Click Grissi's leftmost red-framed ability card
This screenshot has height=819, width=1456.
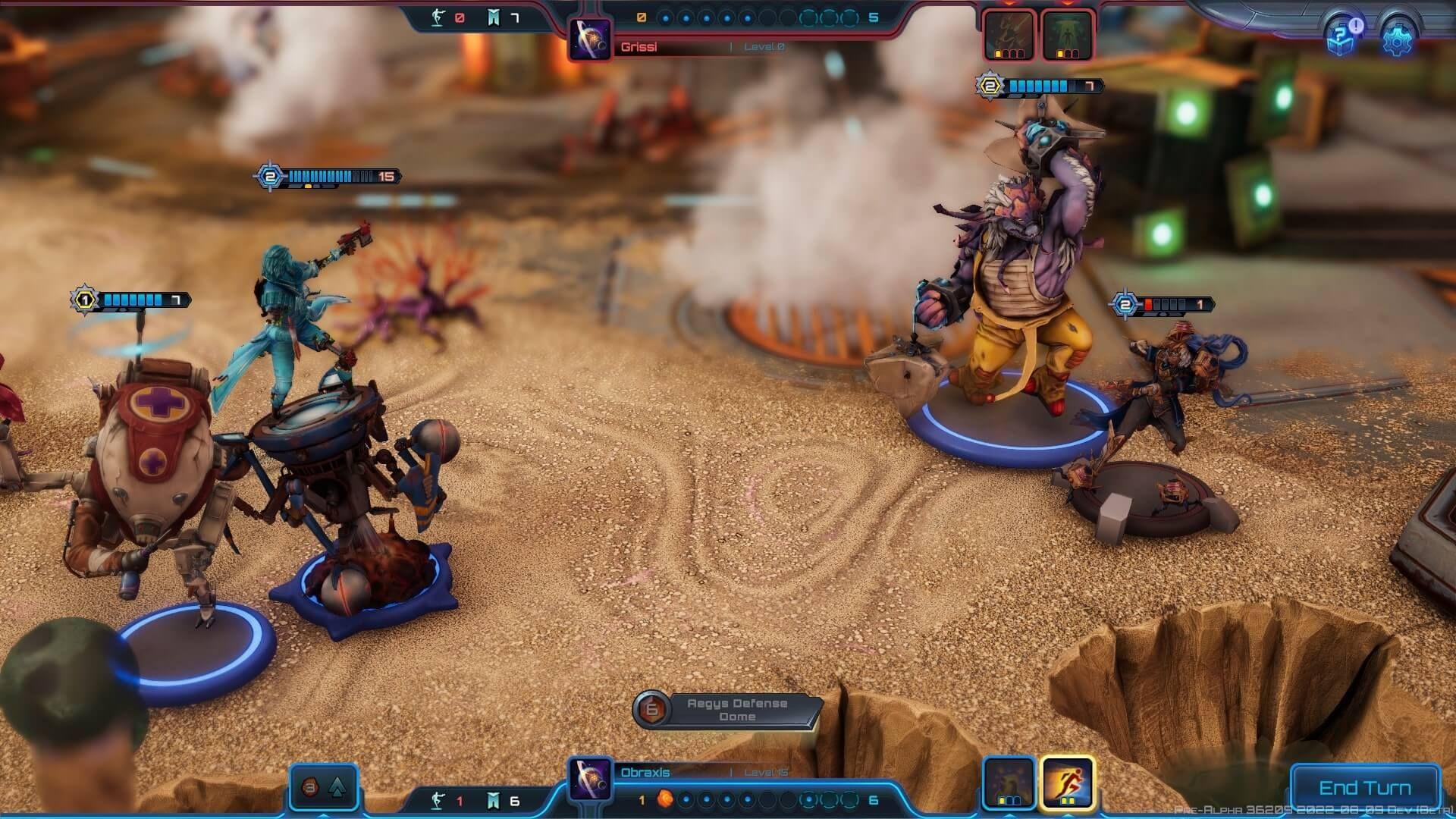(1009, 34)
